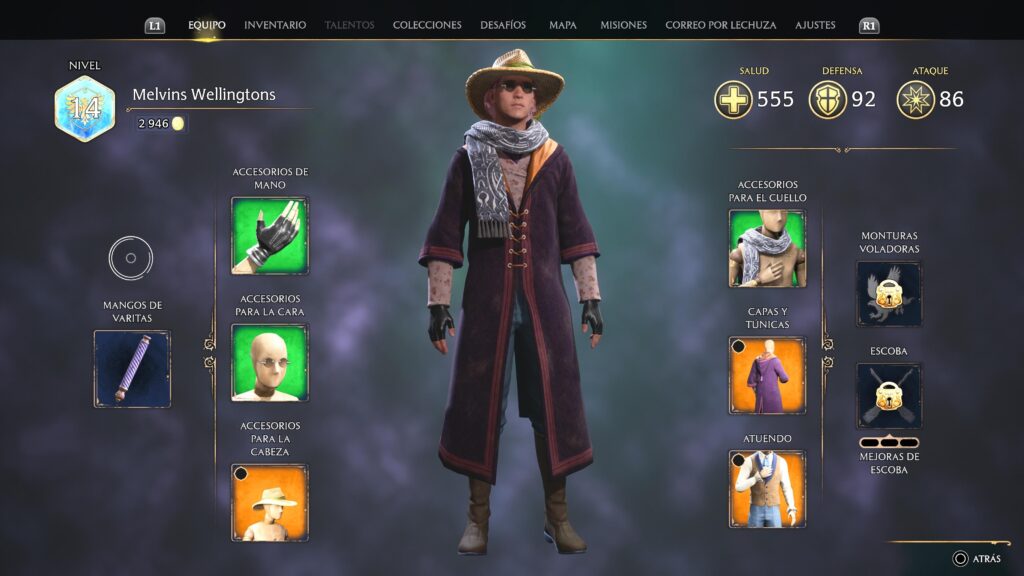Show the Desafíos tab
This screenshot has width=1024, height=576.
point(503,25)
